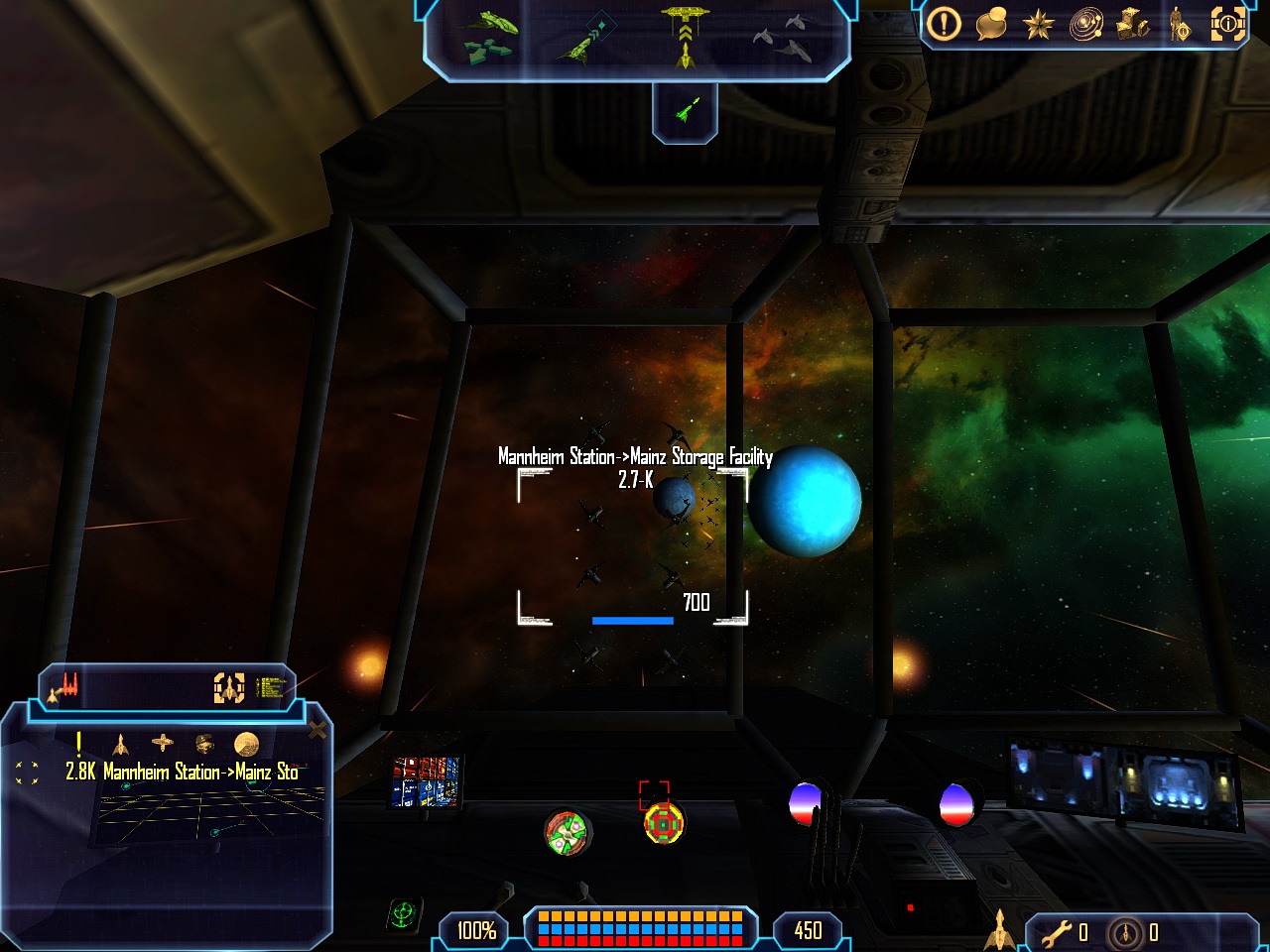Open the mission log exclamation icon

(944, 24)
